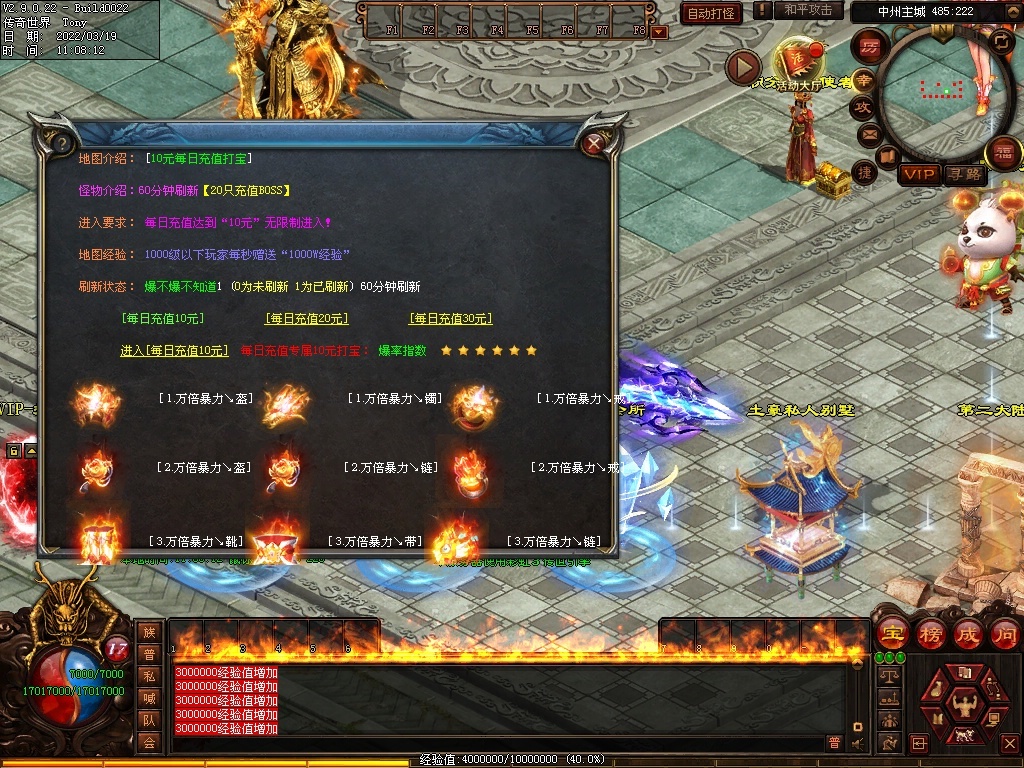Select the 每日充值30元 map link
This screenshot has width=1024, height=768.
point(450,319)
